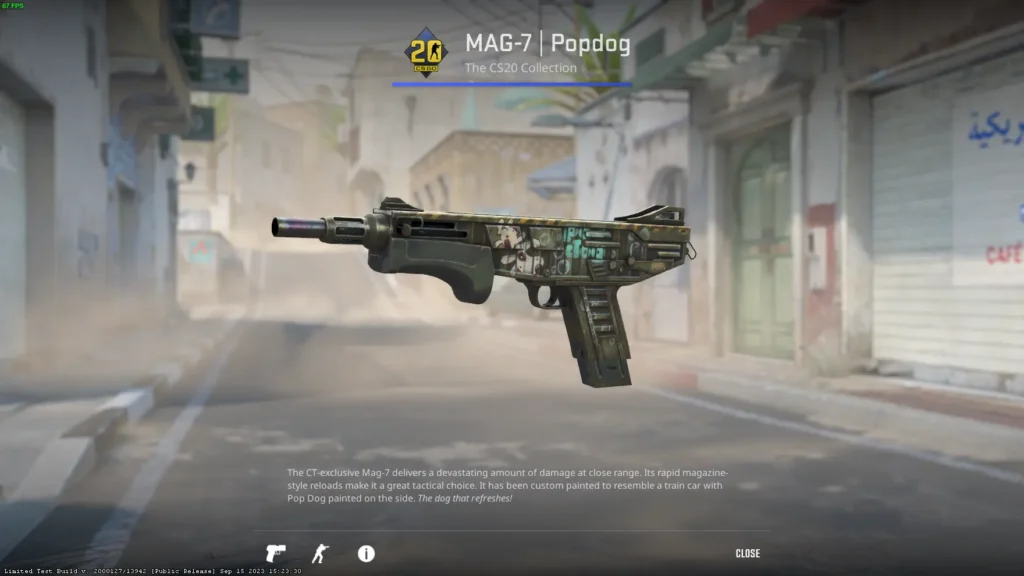
Task: Switch to the character model view icon
Action: click(320, 553)
